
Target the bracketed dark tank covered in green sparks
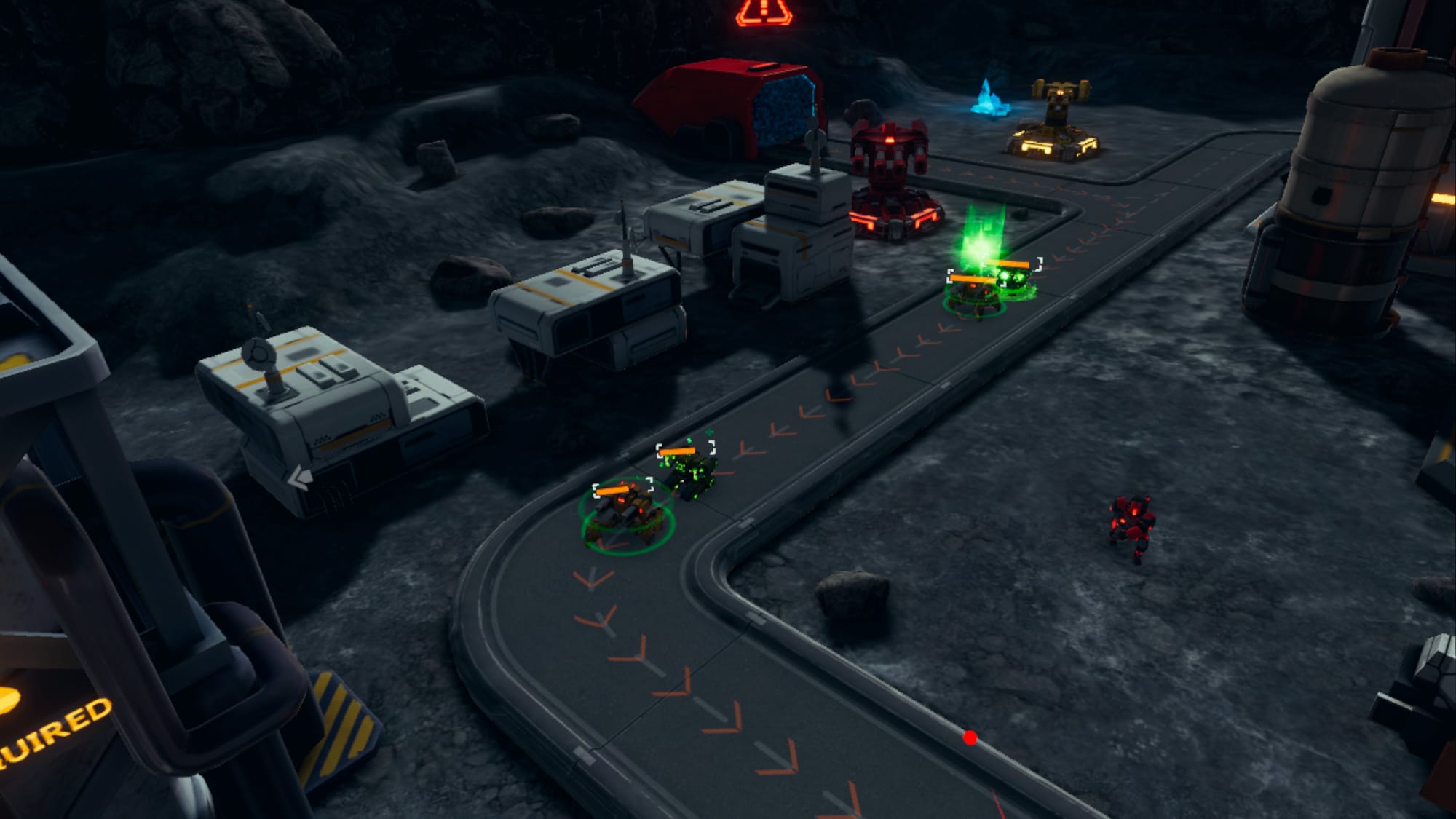coord(688,472)
